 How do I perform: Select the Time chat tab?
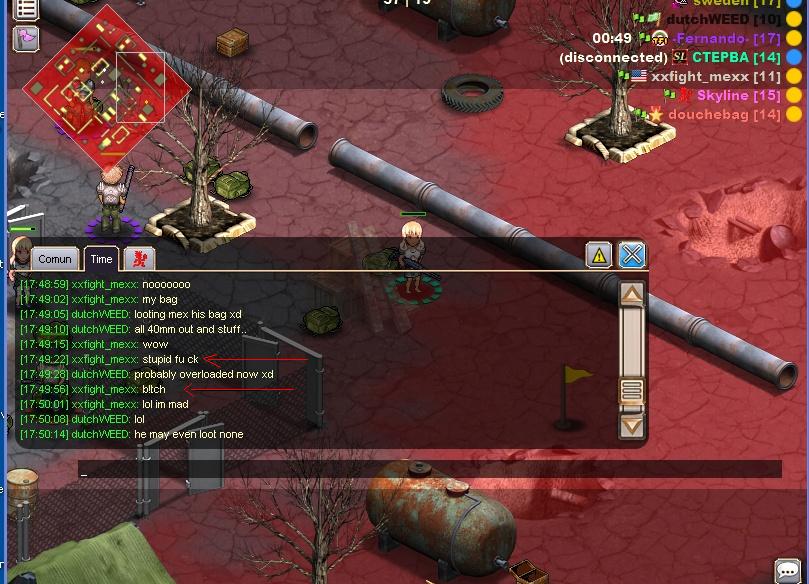pos(101,259)
